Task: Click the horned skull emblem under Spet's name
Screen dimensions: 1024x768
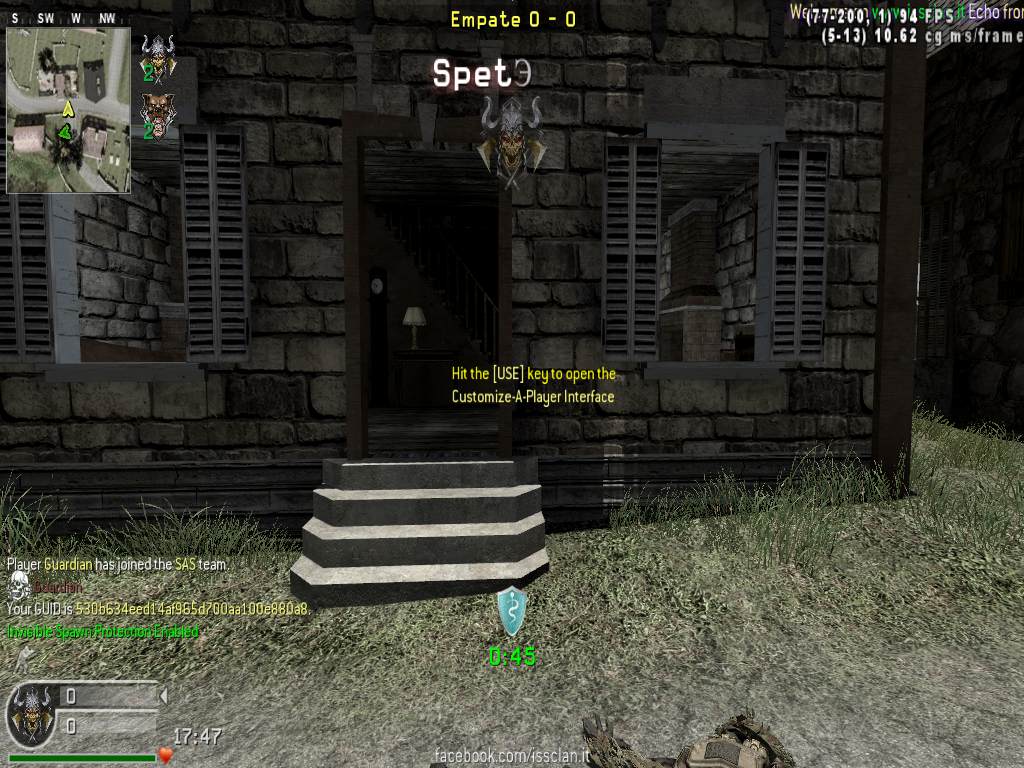Action: point(510,140)
